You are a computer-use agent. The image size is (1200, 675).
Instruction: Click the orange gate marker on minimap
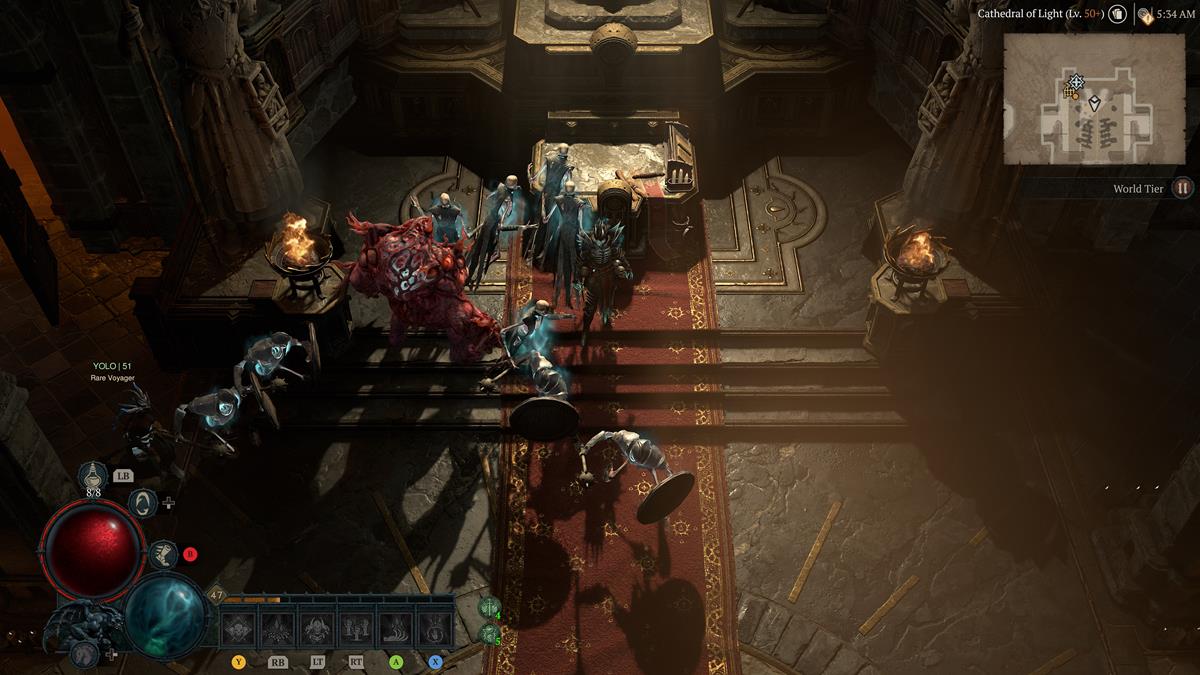click(1069, 92)
